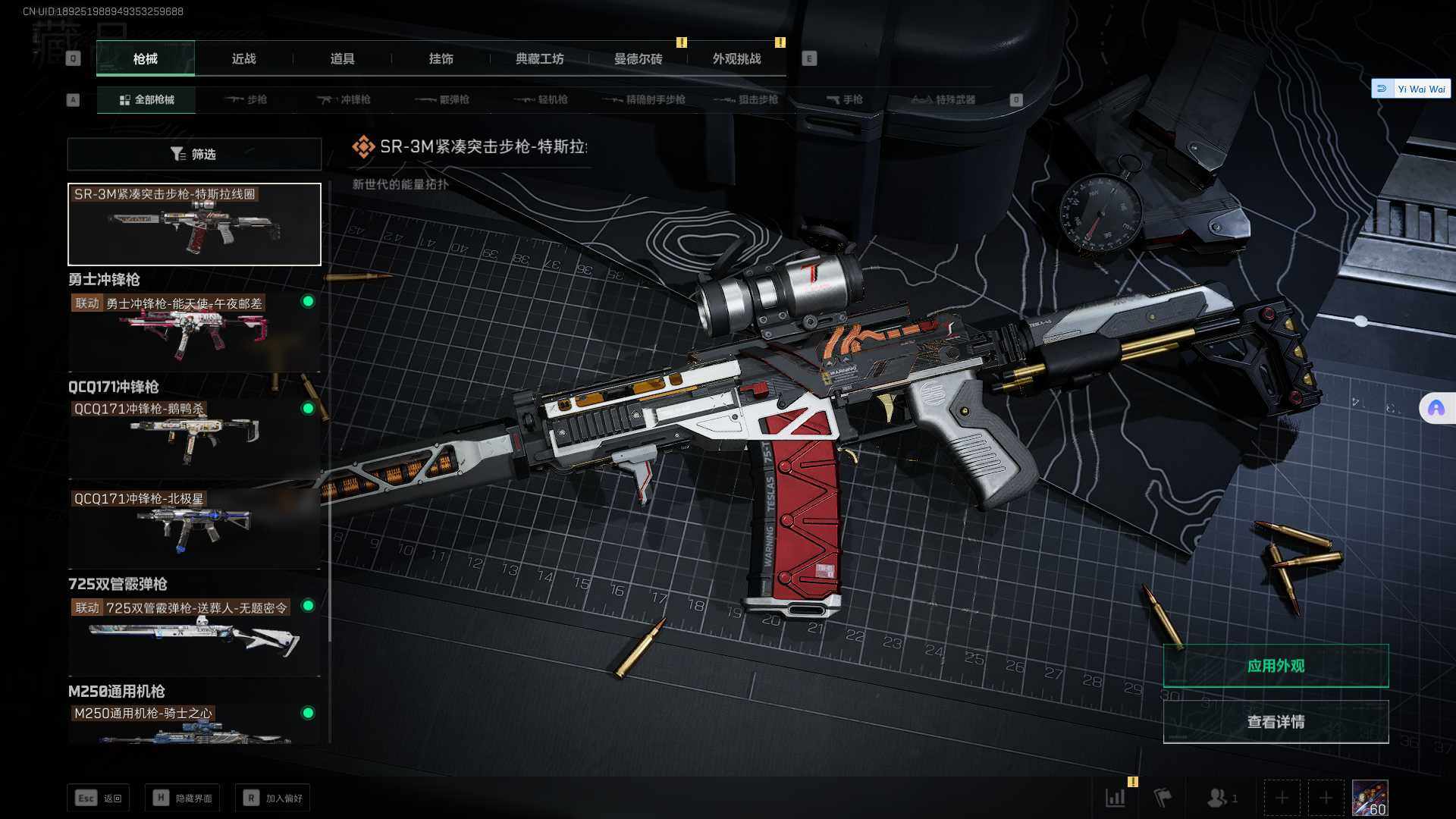Select the SR-3M 特斯拉线圈 skin thumbnail
Screen dimensions: 1456x819
tap(194, 224)
